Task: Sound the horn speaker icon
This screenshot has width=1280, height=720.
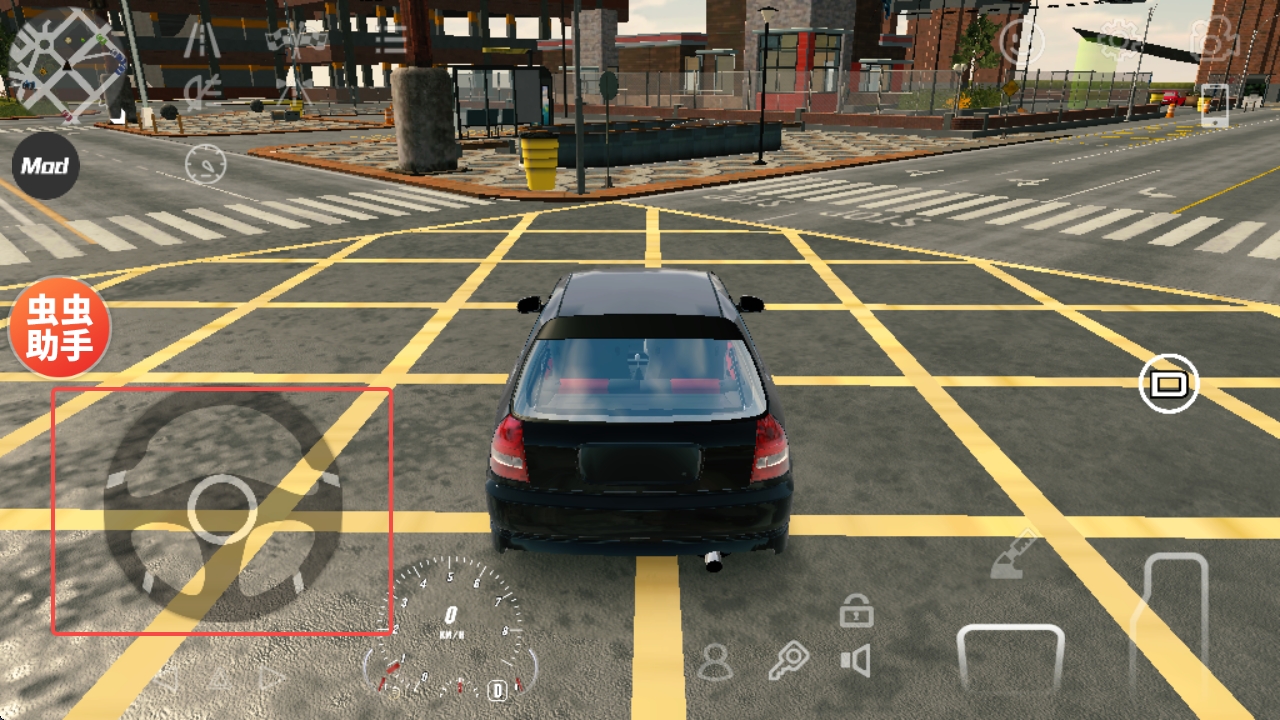Action: pyautogui.click(x=856, y=661)
